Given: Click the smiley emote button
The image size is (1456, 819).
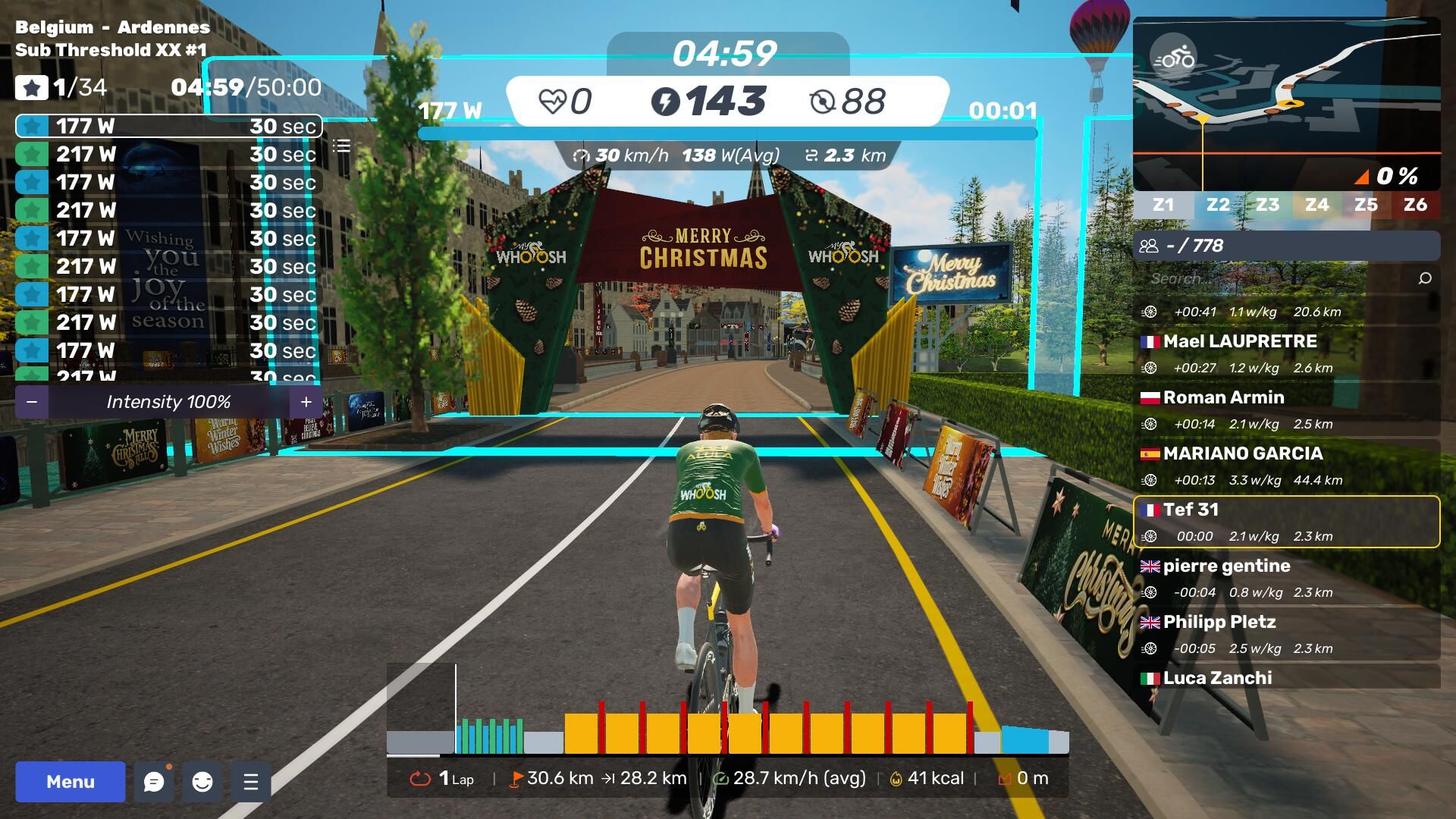Looking at the screenshot, I should [202, 782].
